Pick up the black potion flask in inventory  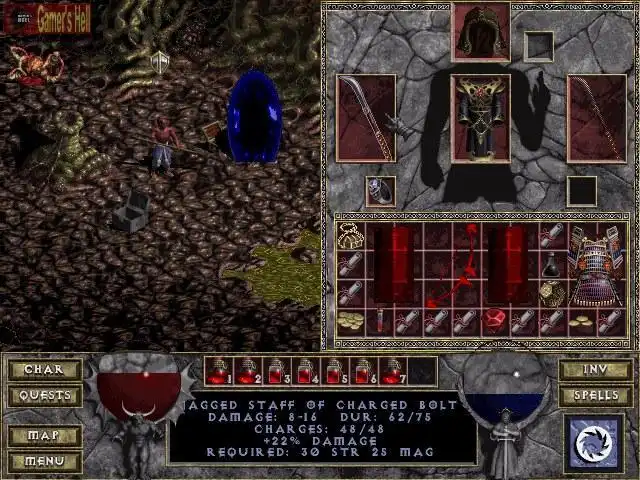(553, 264)
